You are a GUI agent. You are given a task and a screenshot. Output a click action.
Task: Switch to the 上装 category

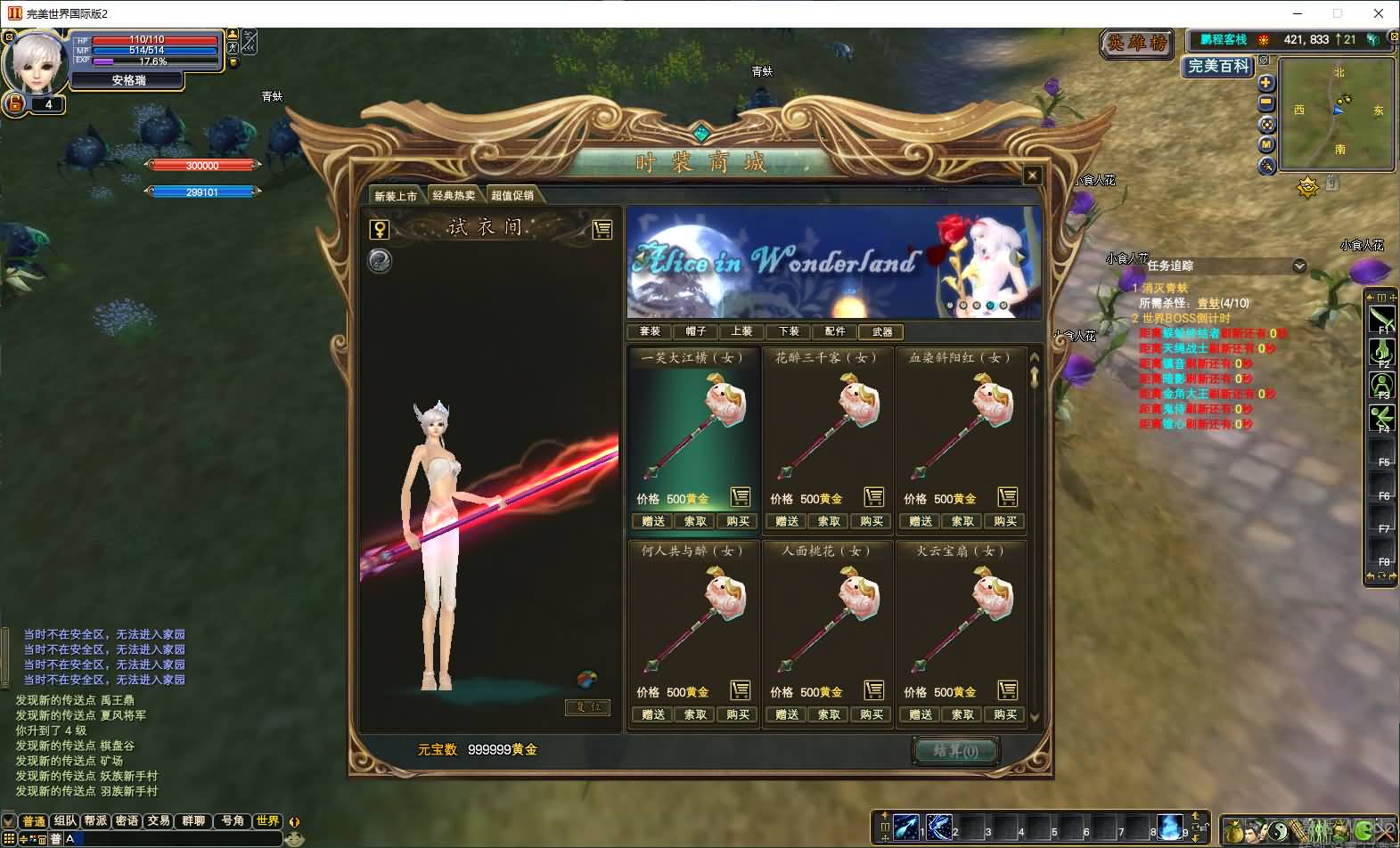coord(742,331)
